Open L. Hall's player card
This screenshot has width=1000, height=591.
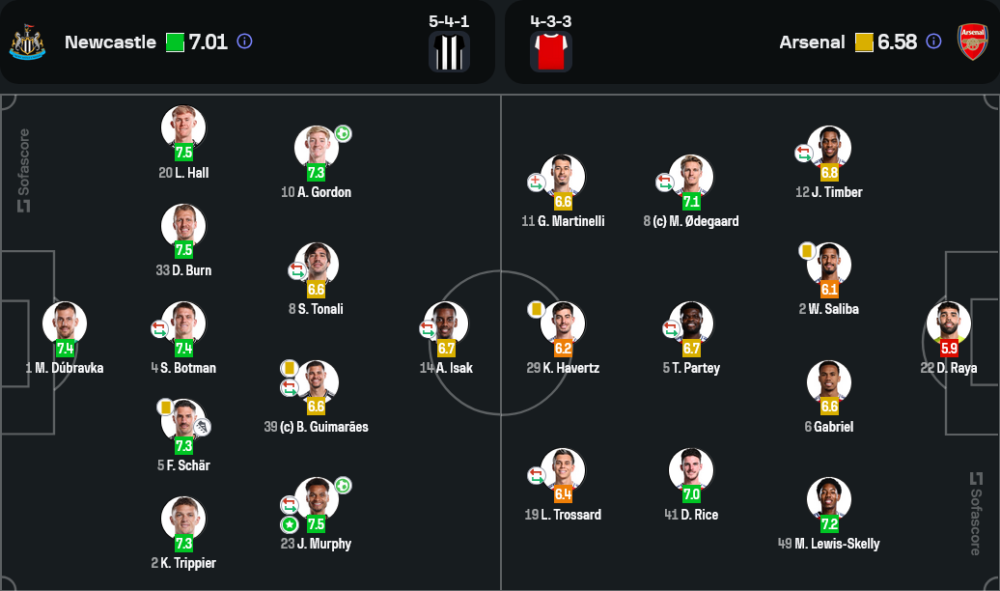pos(183,128)
